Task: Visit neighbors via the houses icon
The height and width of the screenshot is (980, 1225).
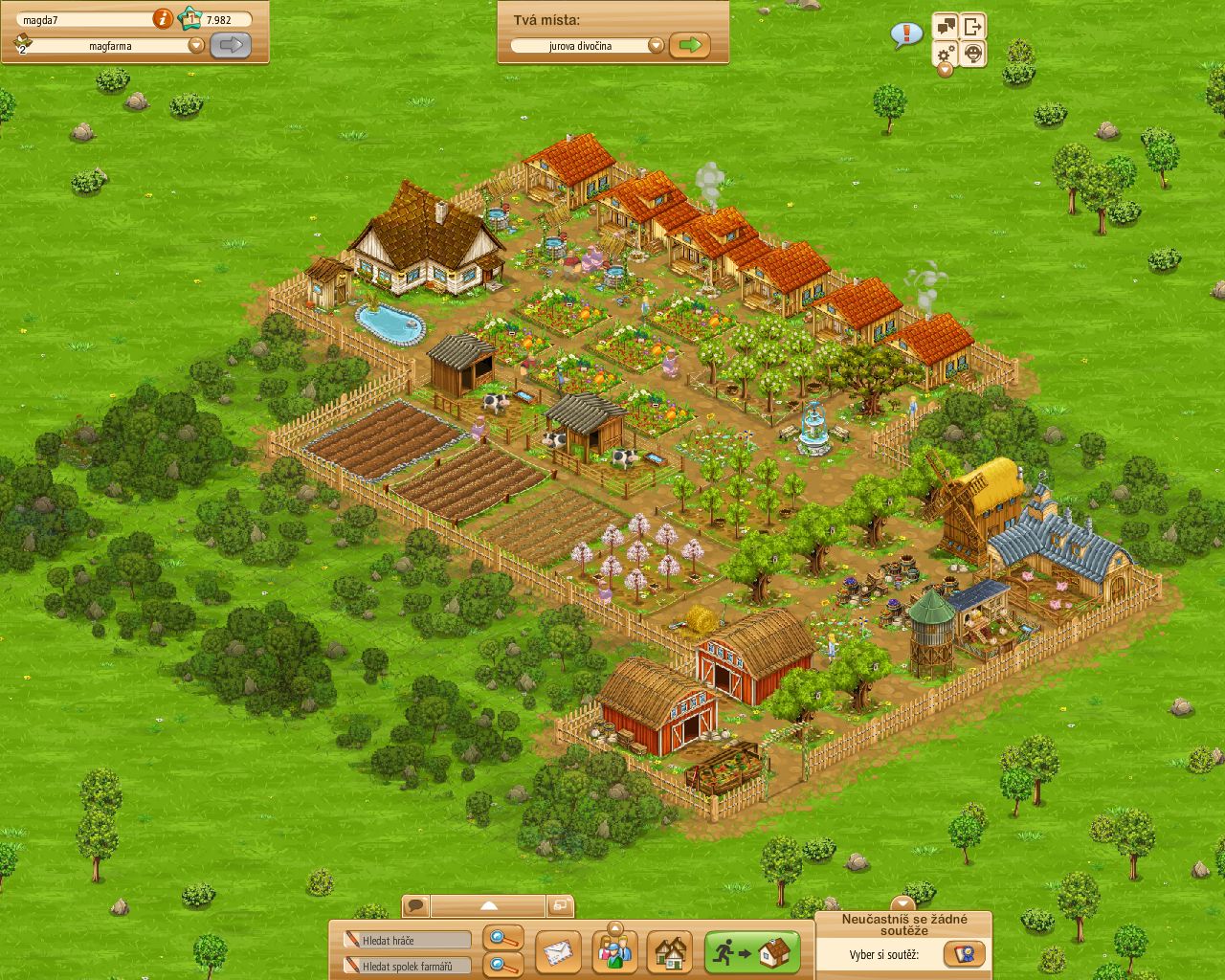Action: [670, 952]
